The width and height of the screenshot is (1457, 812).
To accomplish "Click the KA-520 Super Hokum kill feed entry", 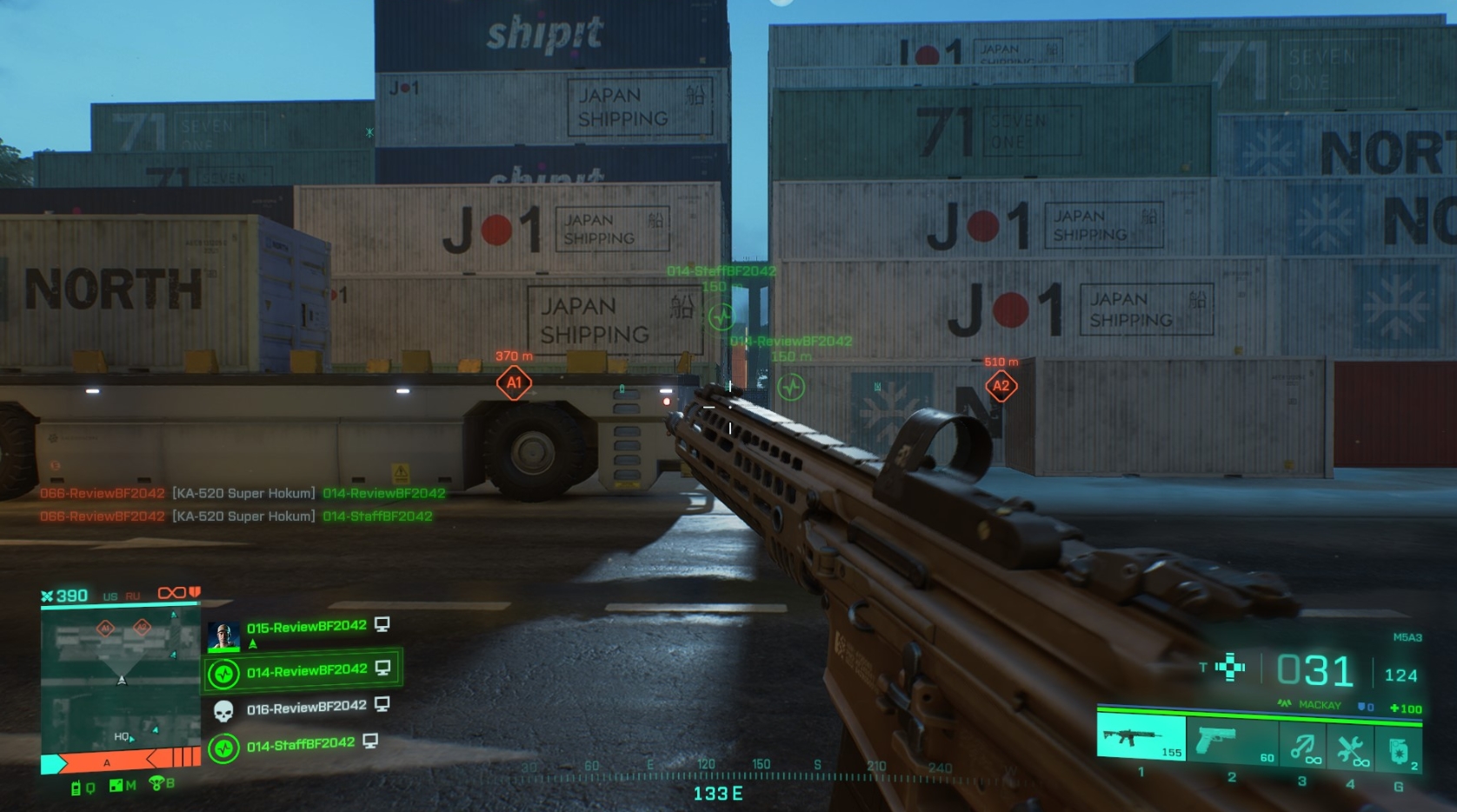I will click(244, 492).
